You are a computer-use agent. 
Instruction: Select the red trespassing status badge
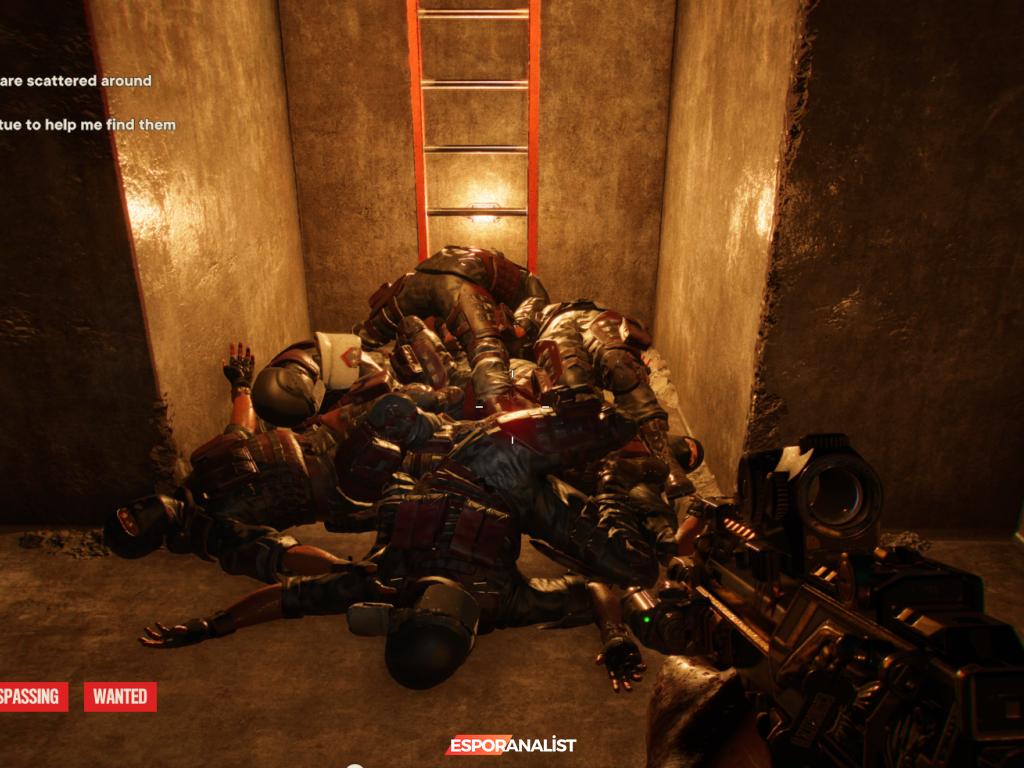pos(32,696)
